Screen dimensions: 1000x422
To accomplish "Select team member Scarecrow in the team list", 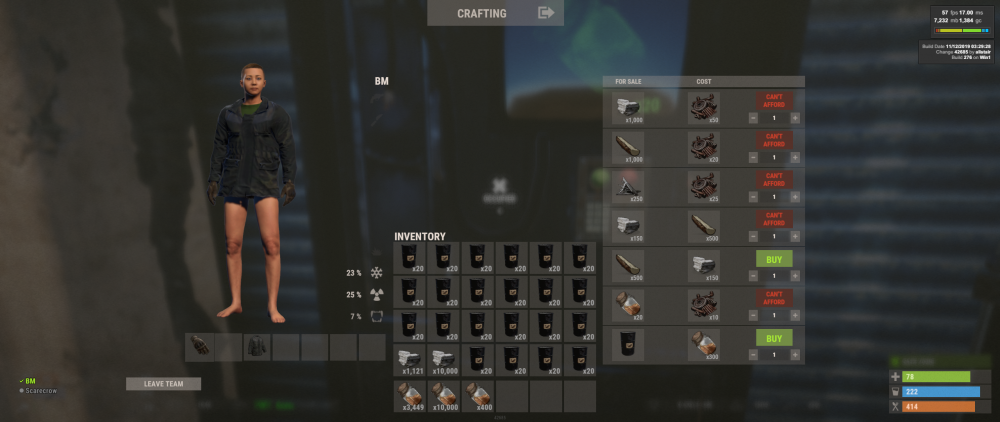I will 40,390.
